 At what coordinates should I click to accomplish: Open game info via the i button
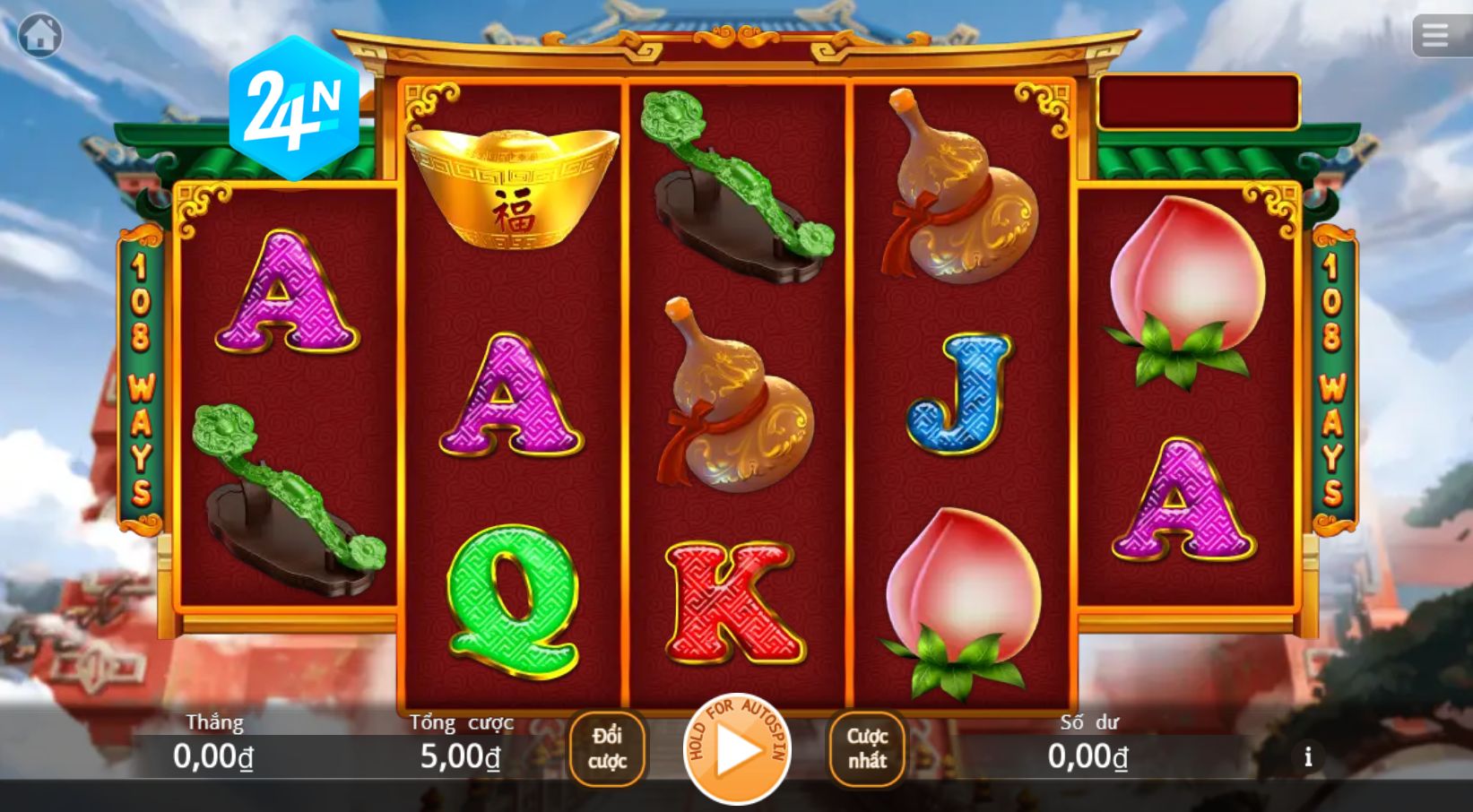pyautogui.click(x=1307, y=757)
